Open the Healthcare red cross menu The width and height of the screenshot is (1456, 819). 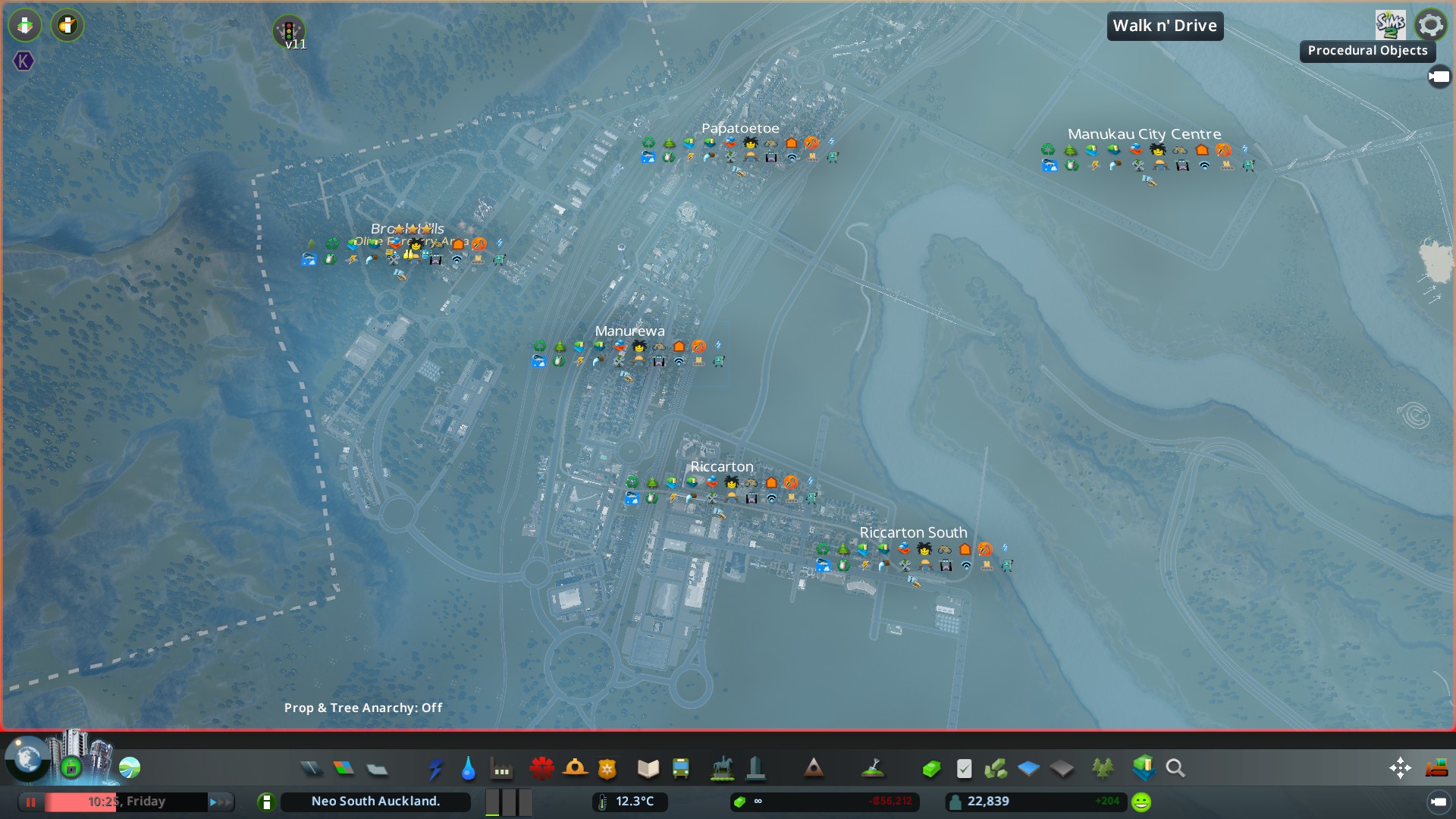coord(541,769)
